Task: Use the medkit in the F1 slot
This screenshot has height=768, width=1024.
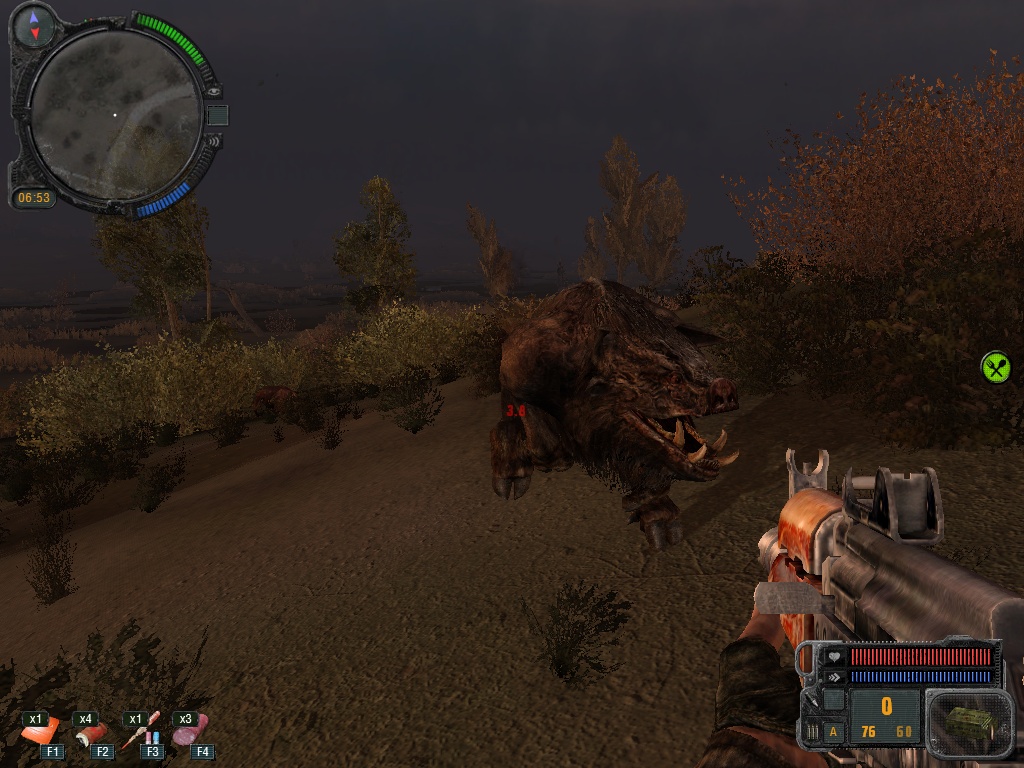Action: 40,733
